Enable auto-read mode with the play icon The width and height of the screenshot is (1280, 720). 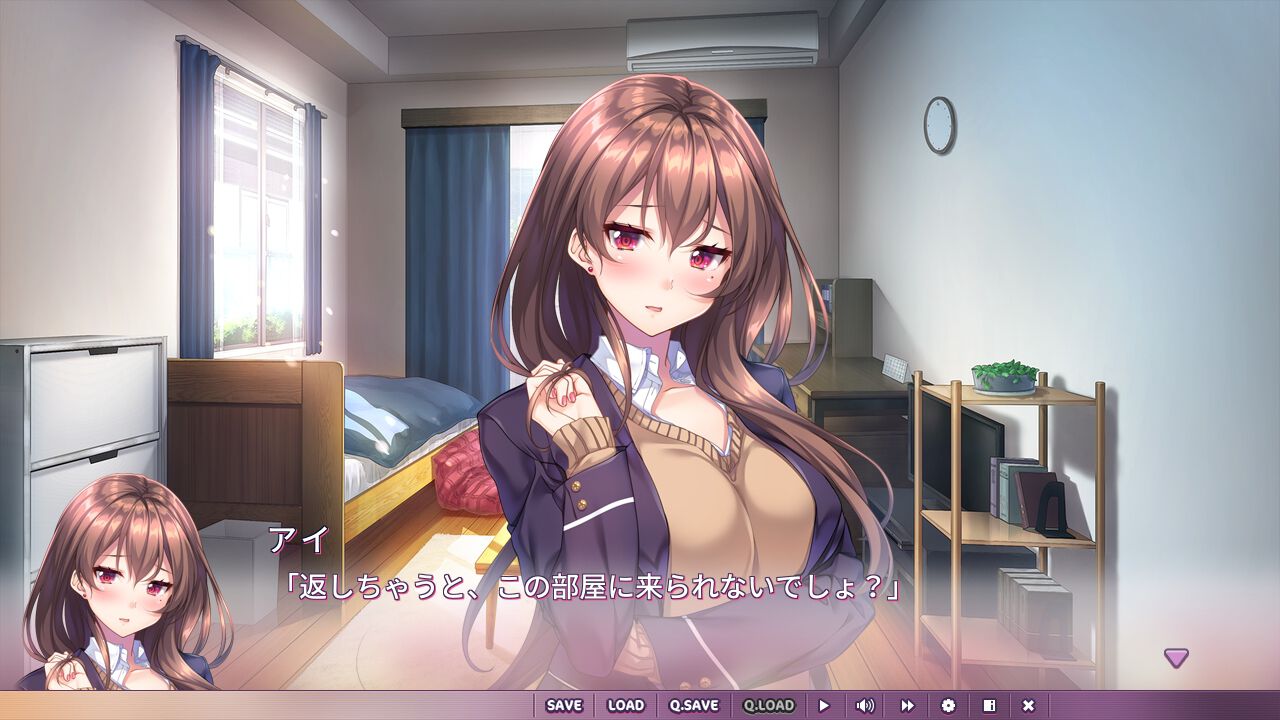coord(825,705)
